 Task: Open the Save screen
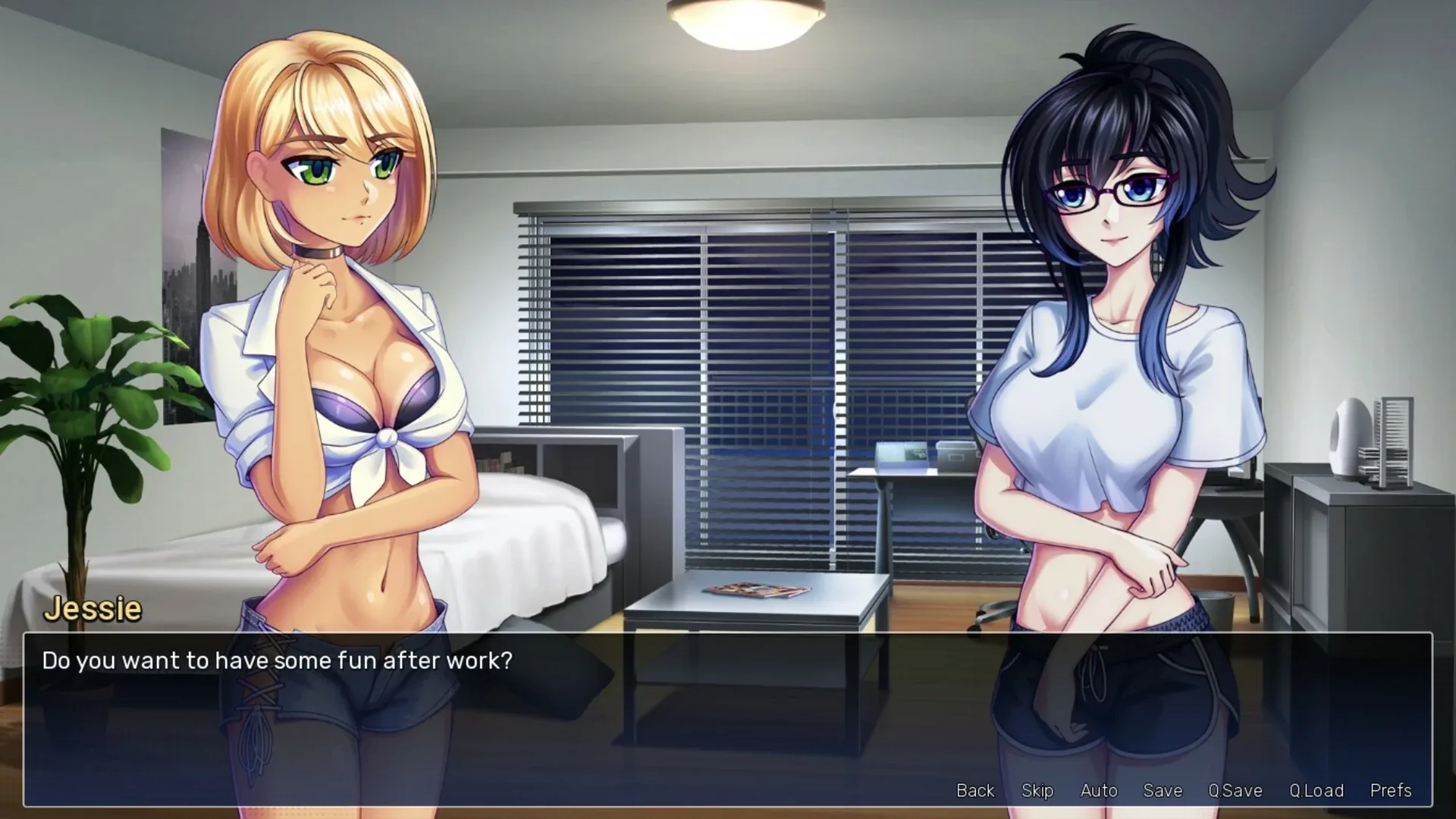click(x=1163, y=790)
